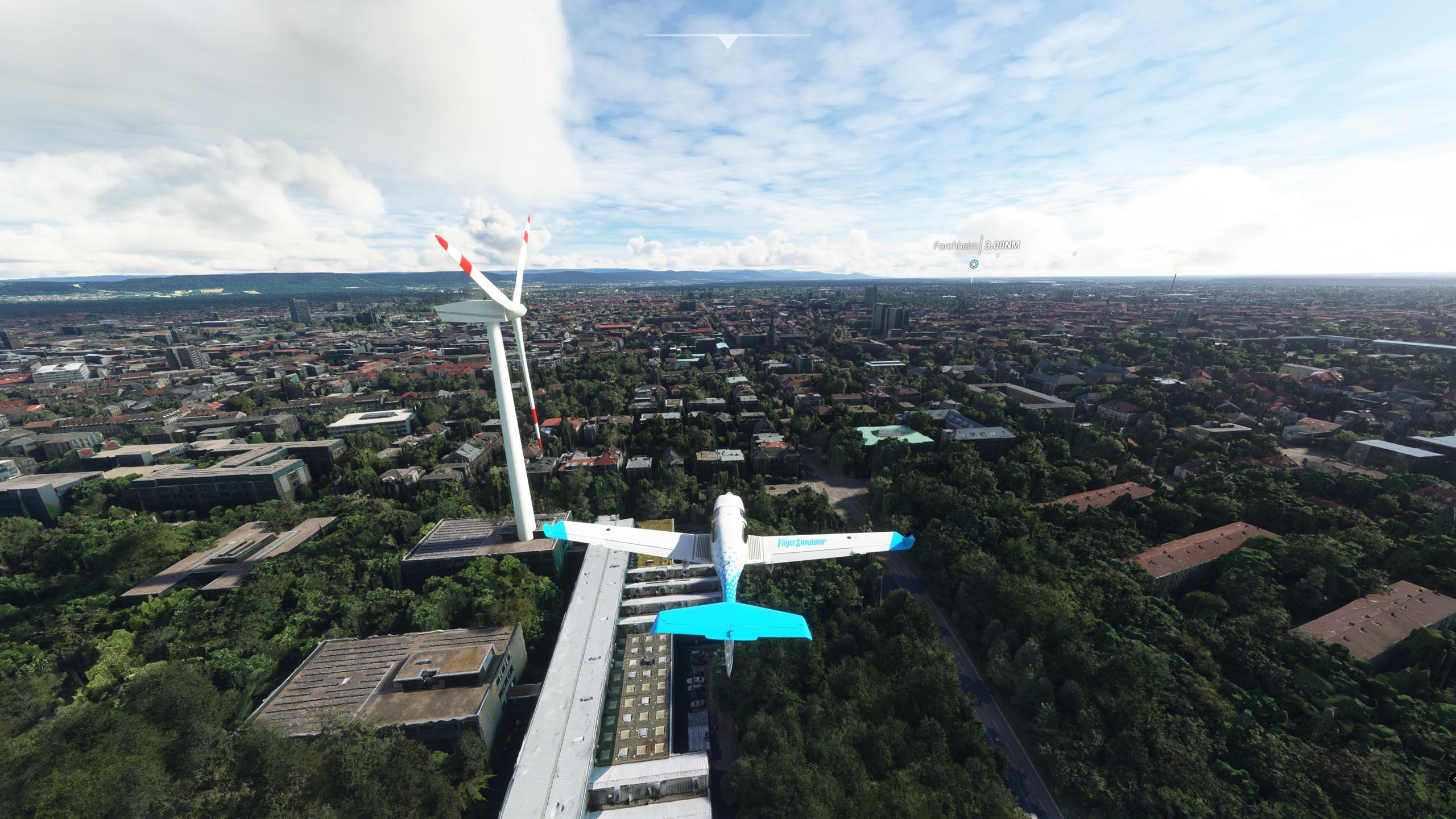Open the toolbar with the top arrow handle
Viewport: 1456px width, 819px height.
click(x=727, y=42)
